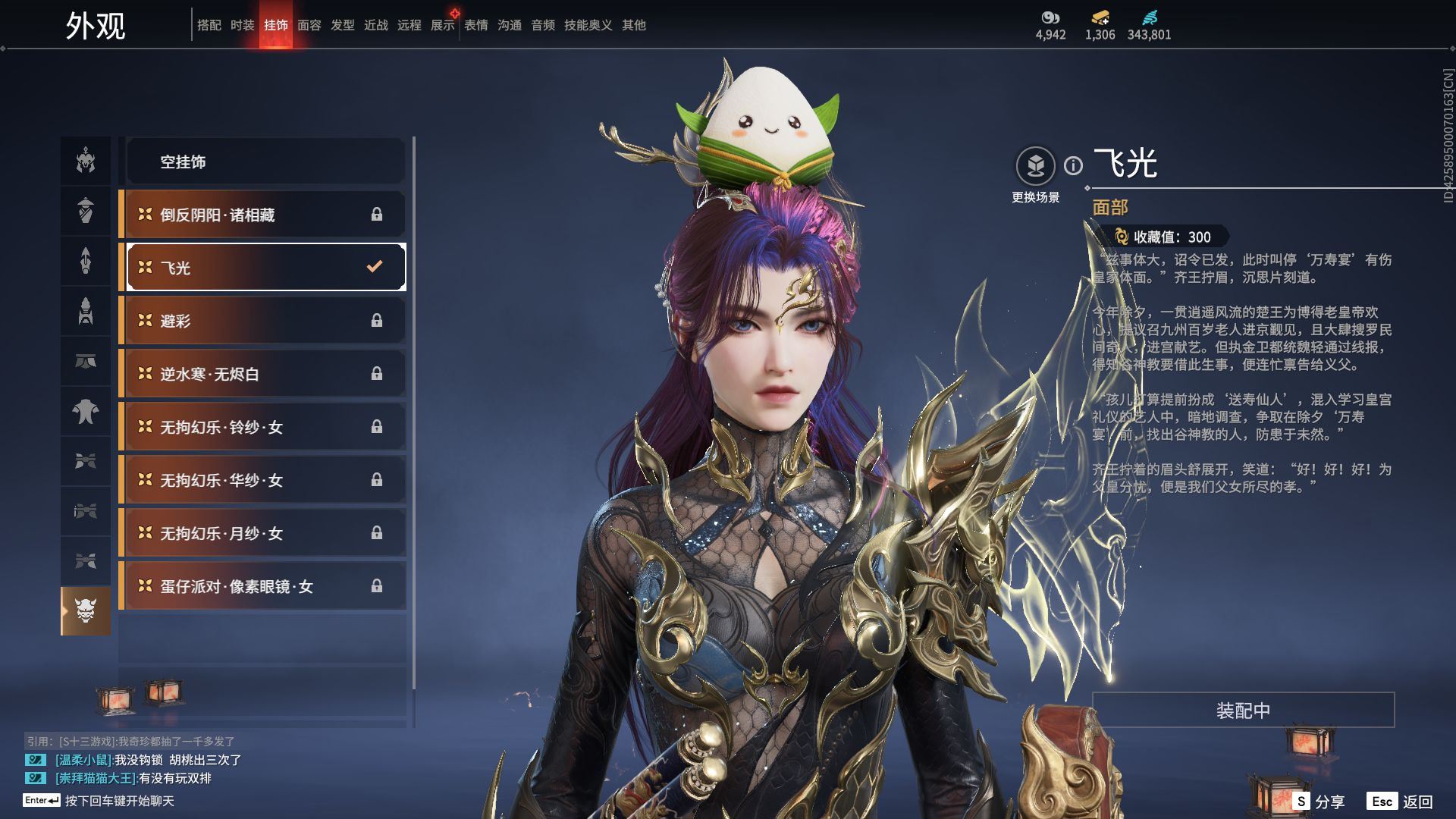The width and height of the screenshot is (1456, 819).
Task: Pick the 无拘幻乐·铃纱·女 accessory
Action: (265, 427)
